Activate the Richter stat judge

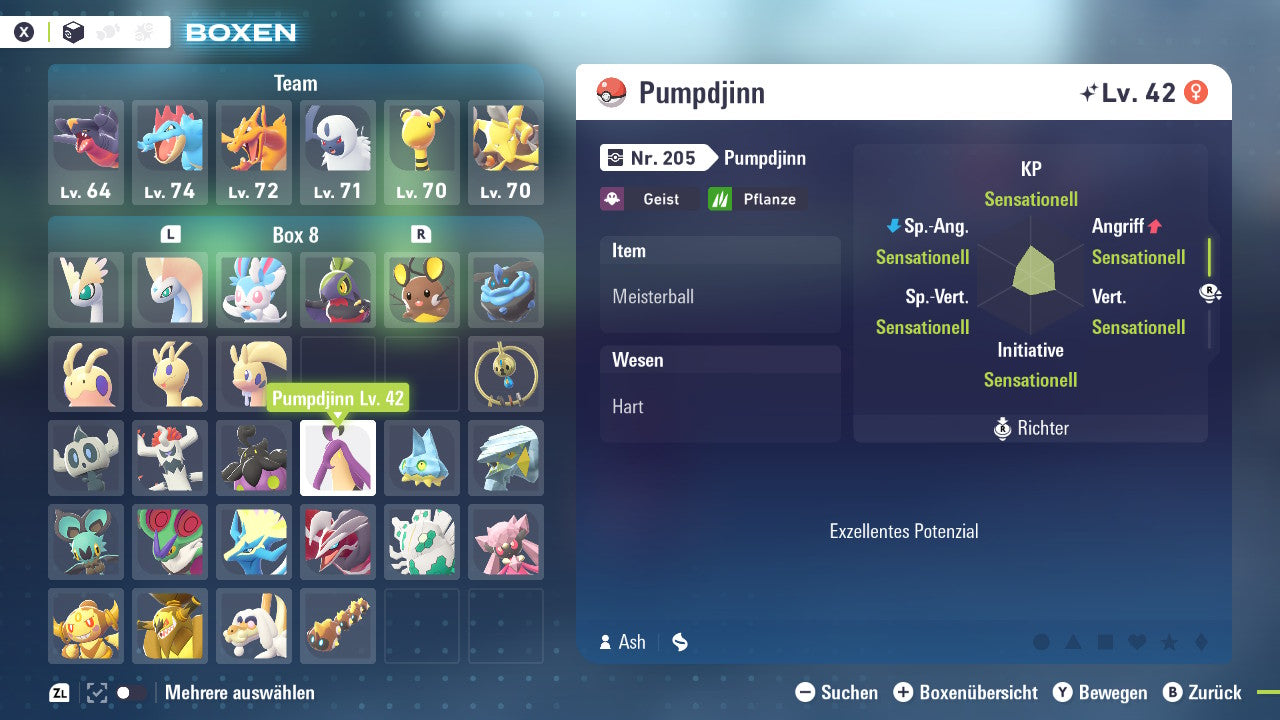pos(1029,428)
